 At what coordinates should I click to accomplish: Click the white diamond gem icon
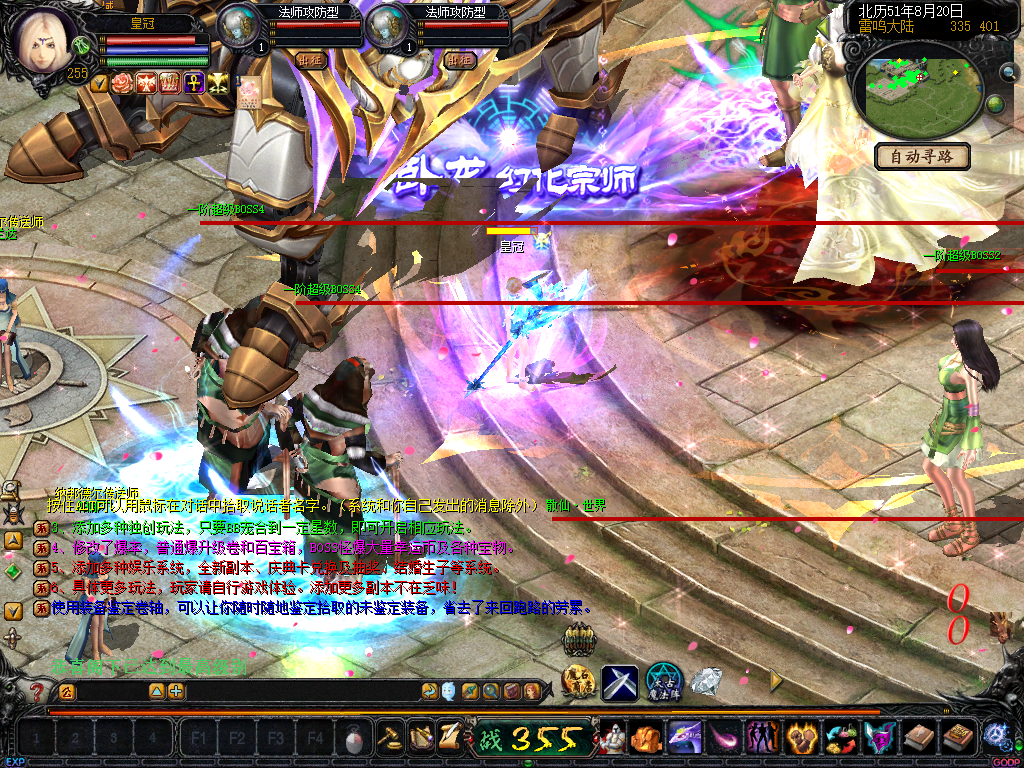(x=707, y=682)
